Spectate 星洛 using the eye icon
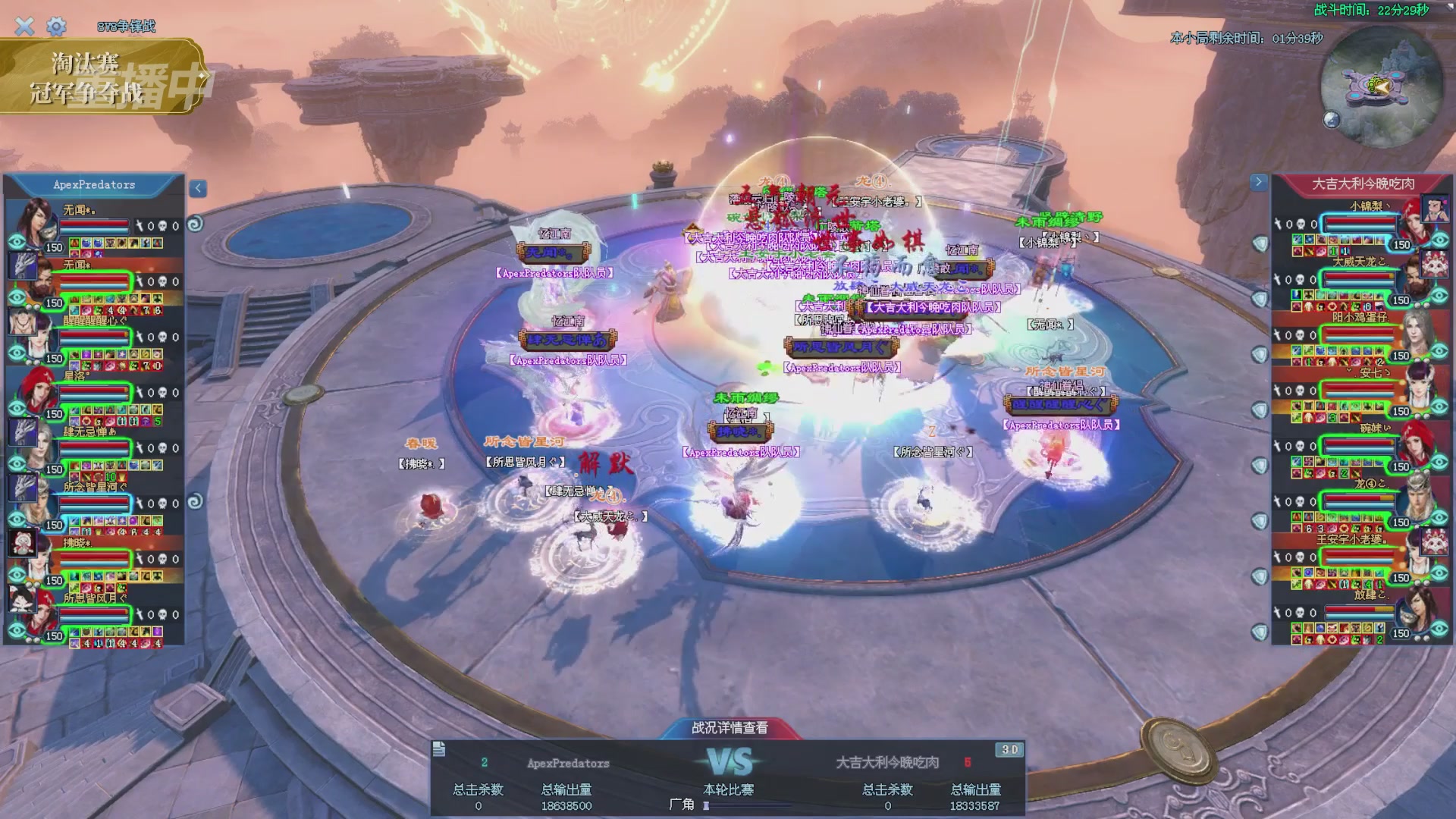 [x=17, y=409]
